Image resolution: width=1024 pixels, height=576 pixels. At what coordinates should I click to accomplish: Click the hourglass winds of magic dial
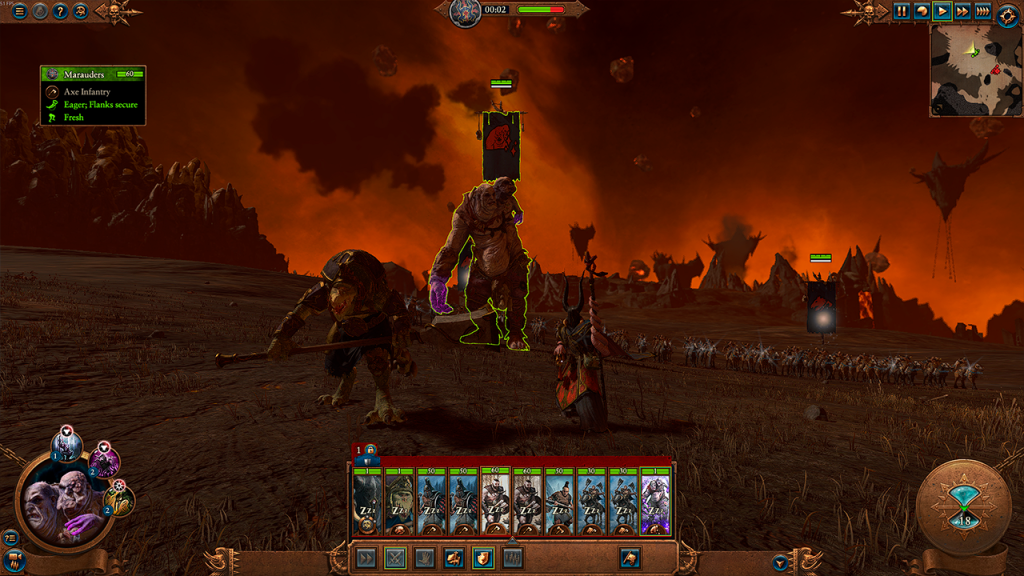(964, 507)
